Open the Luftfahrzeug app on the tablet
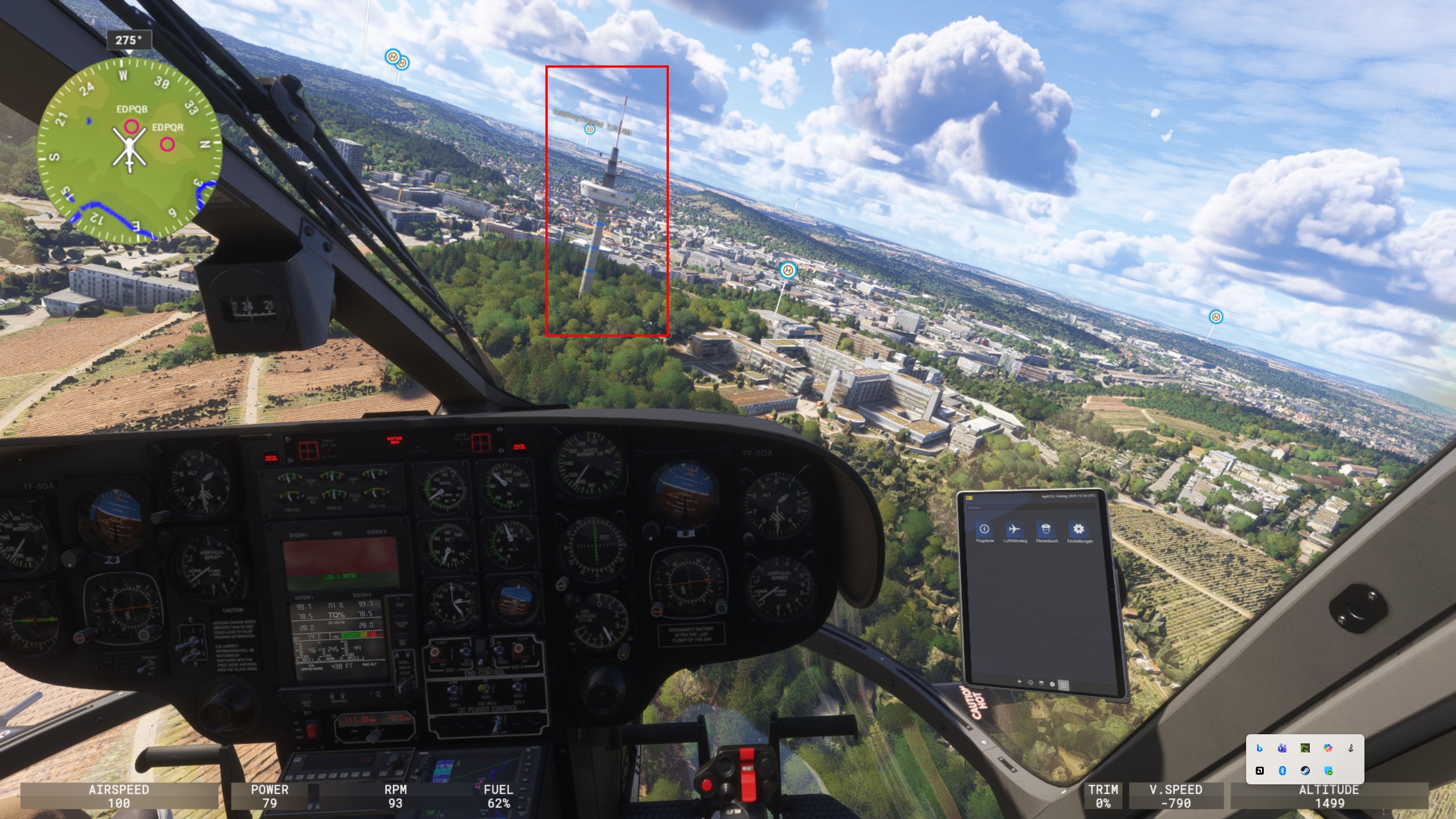The image size is (1456, 819). [1015, 530]
